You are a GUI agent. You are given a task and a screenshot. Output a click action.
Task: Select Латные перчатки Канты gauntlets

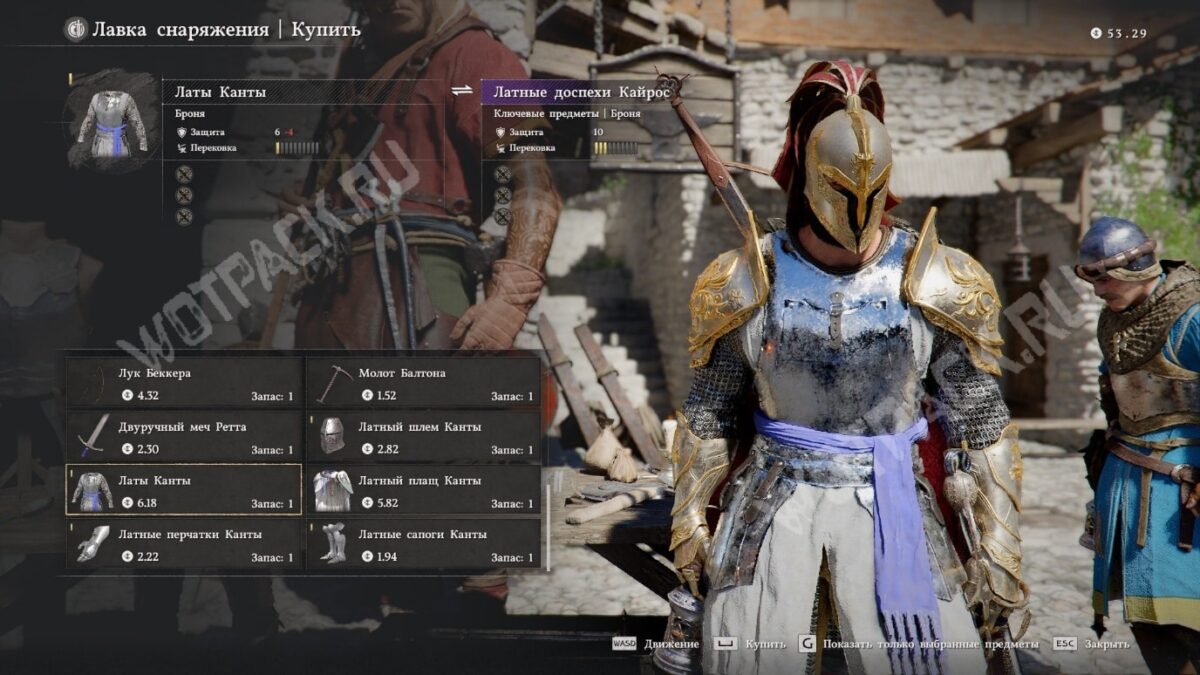coord(184,544)
